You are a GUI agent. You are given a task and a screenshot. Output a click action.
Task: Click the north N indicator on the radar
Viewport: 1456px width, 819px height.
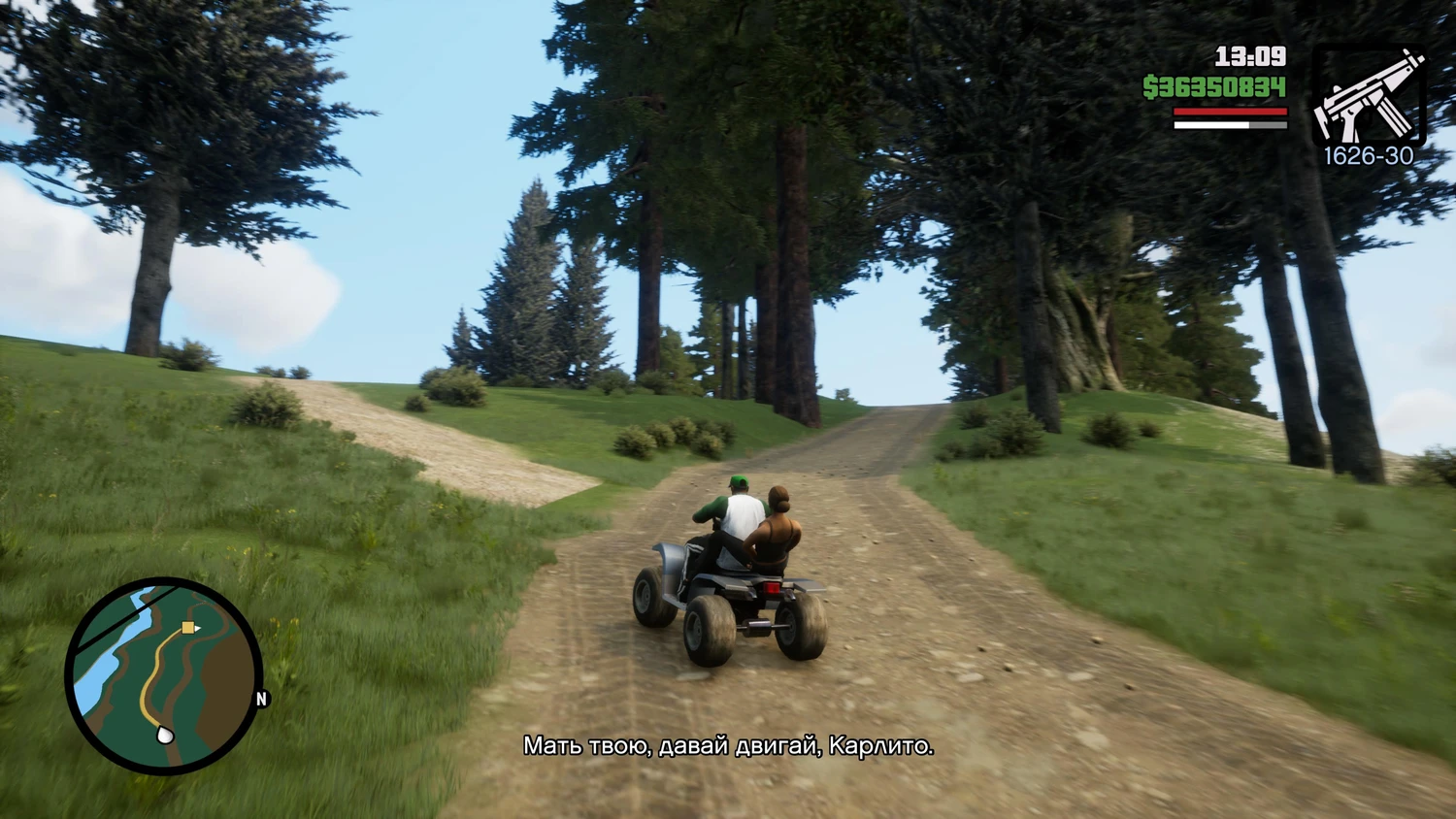pos(261,699)
